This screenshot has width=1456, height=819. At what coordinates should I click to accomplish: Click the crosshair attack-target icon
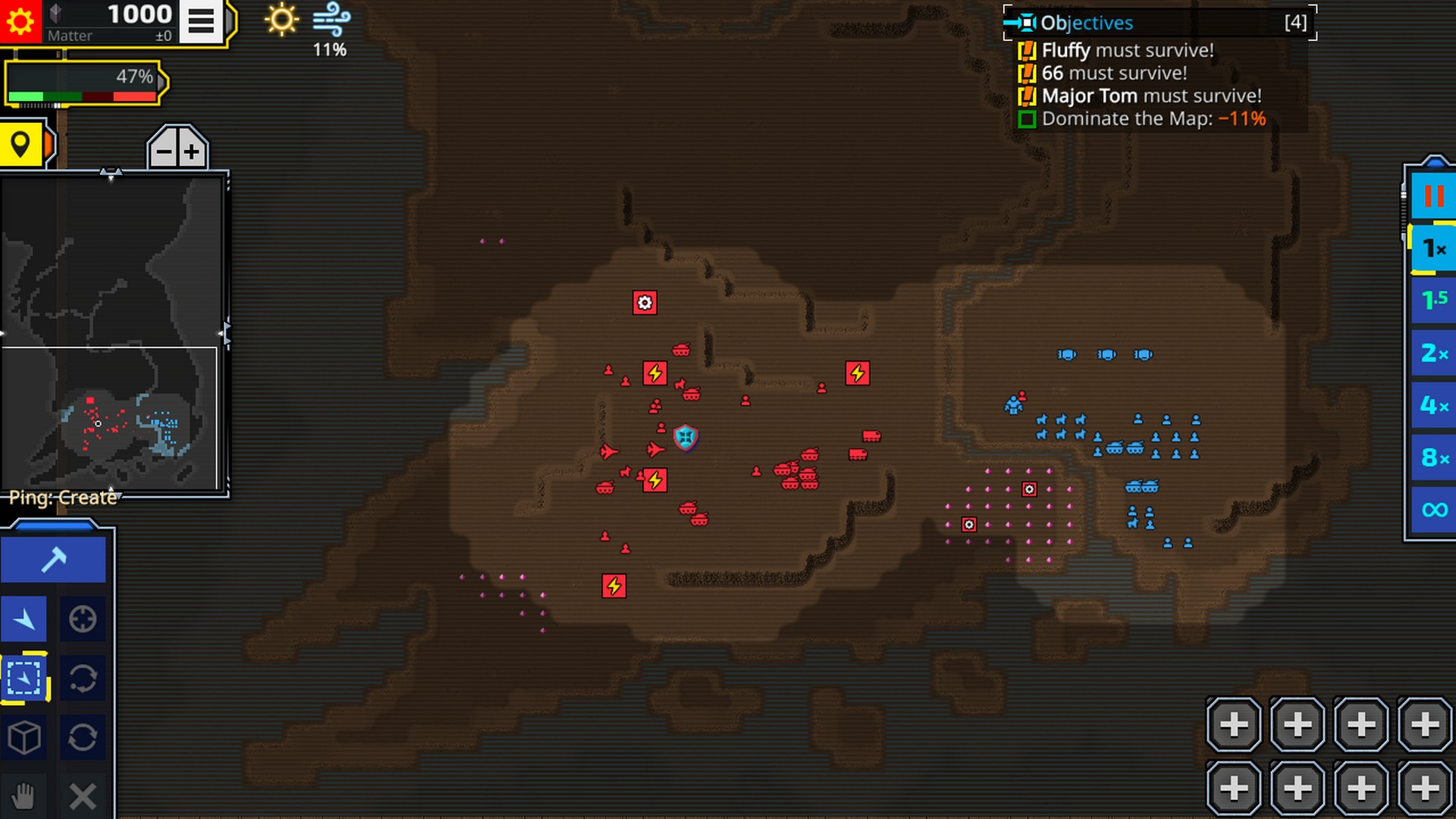tap(83, 618)
